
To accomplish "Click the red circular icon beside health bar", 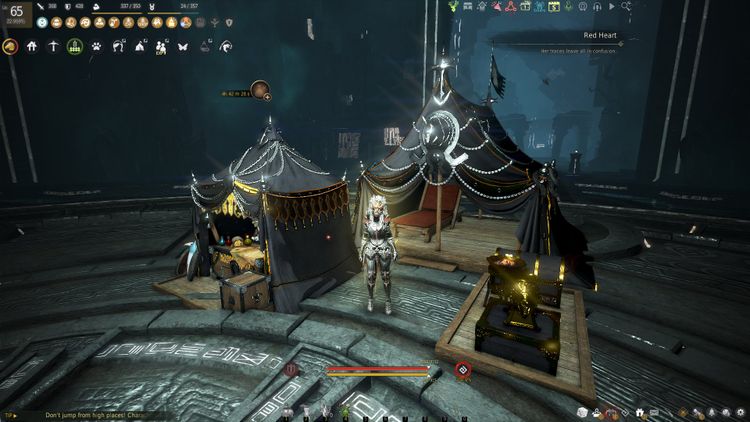I will [x=462, y=370].
